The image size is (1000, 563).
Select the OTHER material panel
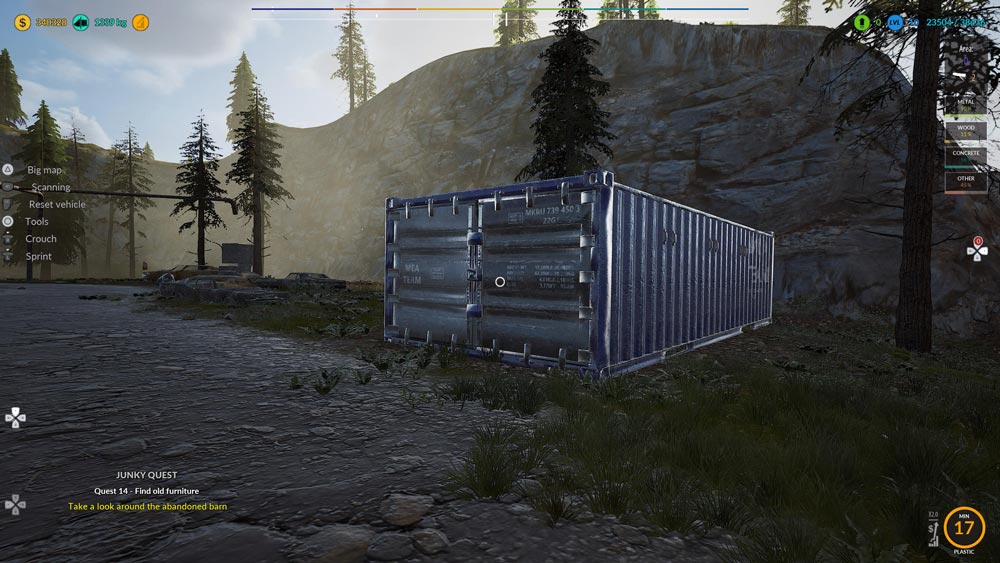965,182
